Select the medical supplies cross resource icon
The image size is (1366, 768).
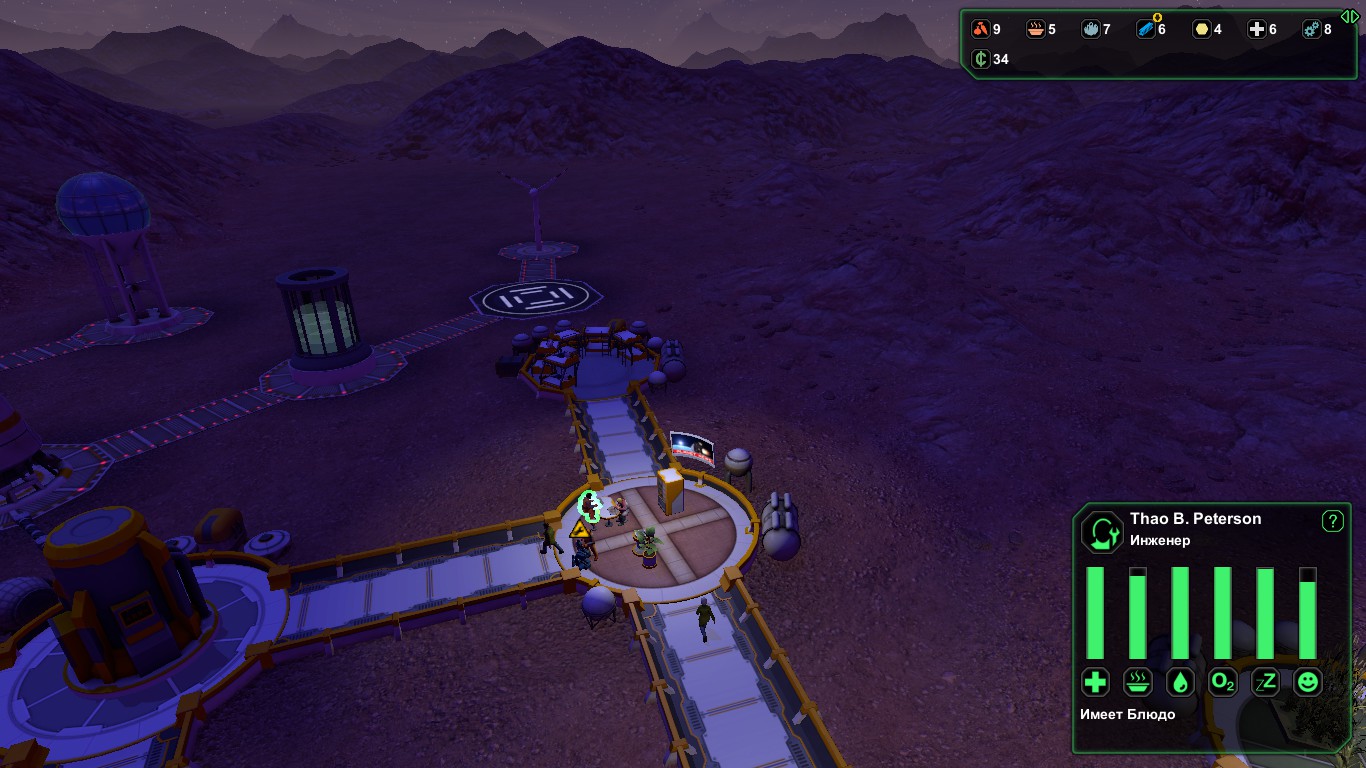click(x=1257, y=29)
